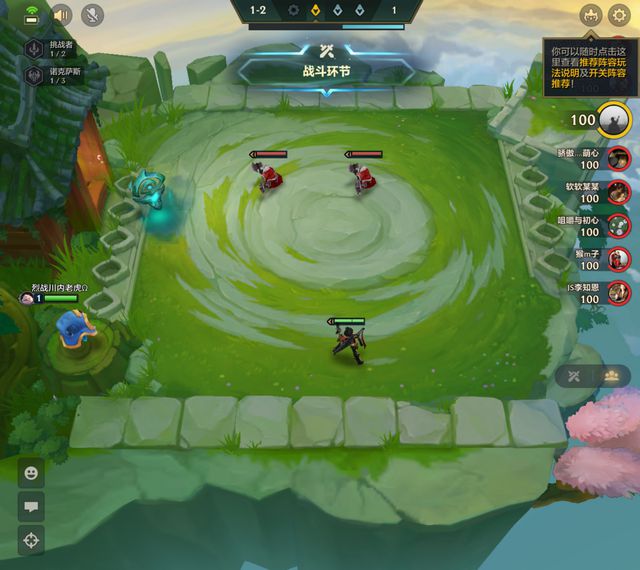640x570 pixels.
Task: Open the gear settings menu
Action: 620,15
